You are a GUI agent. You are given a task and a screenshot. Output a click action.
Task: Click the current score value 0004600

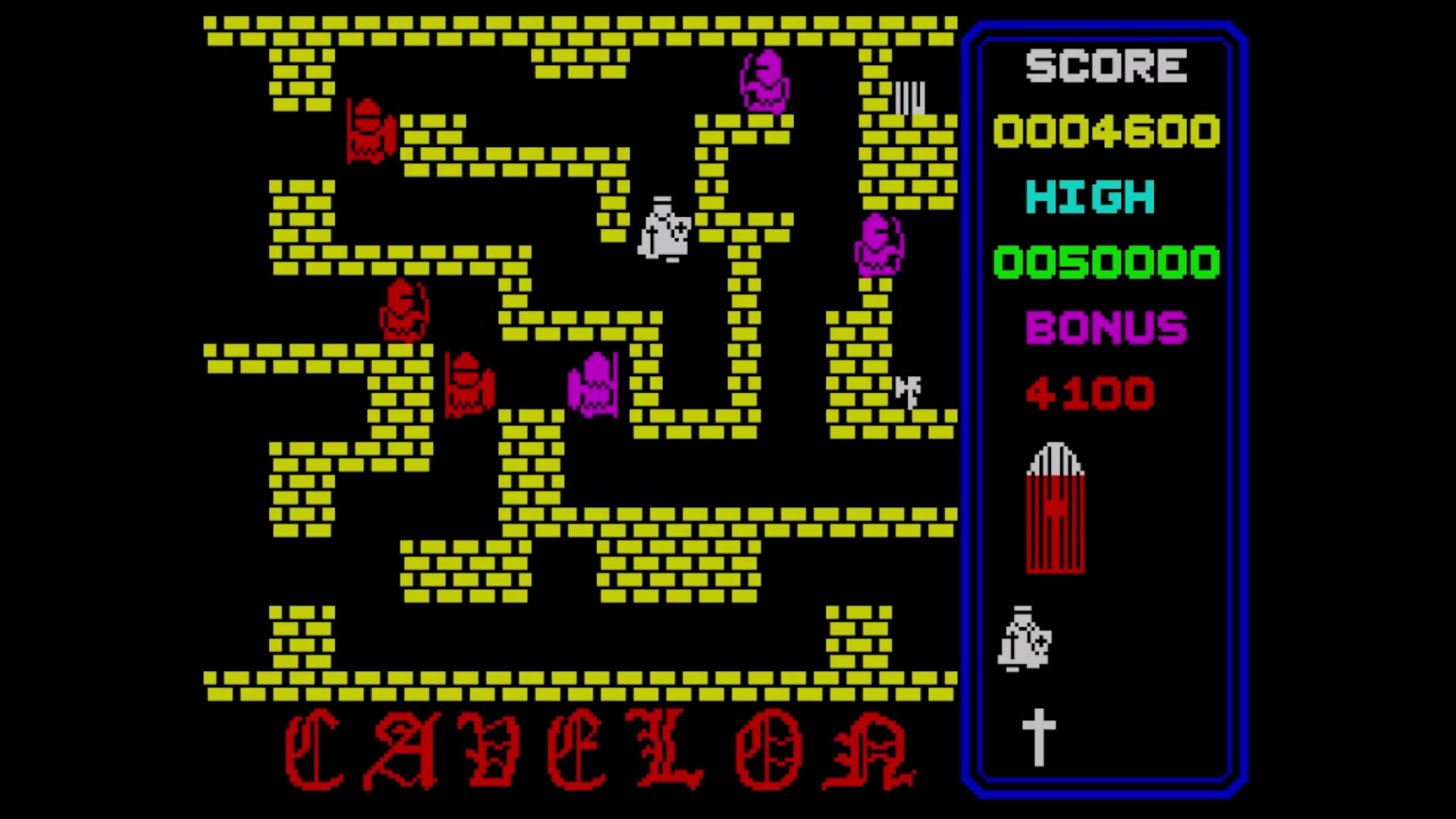coord(1106,130)
